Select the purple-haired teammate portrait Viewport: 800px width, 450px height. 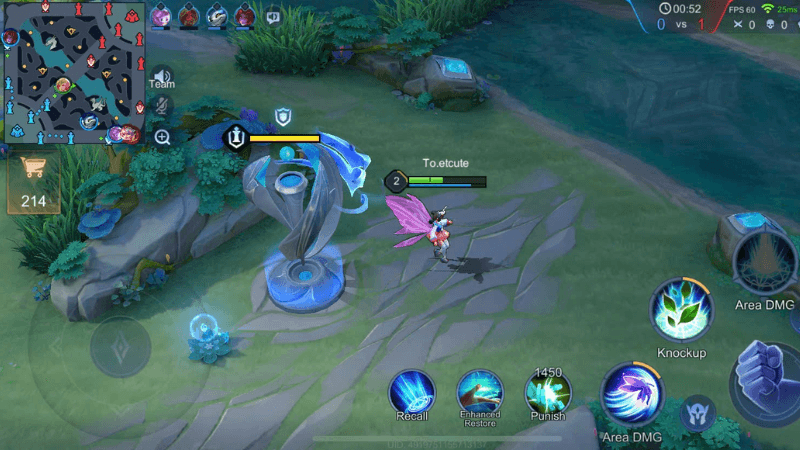tap(161, 16)
